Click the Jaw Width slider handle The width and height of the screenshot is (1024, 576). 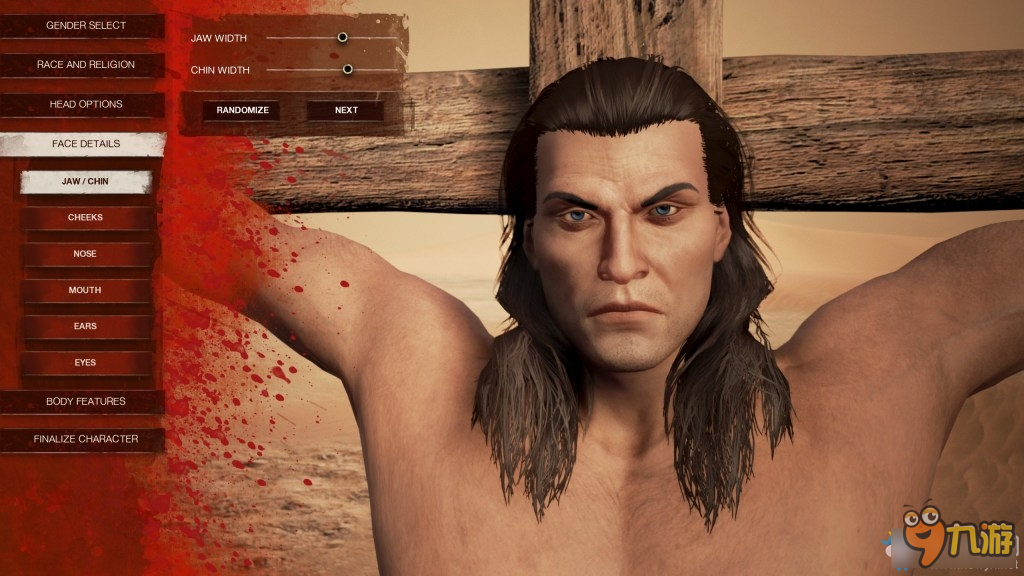click(342, 37)
